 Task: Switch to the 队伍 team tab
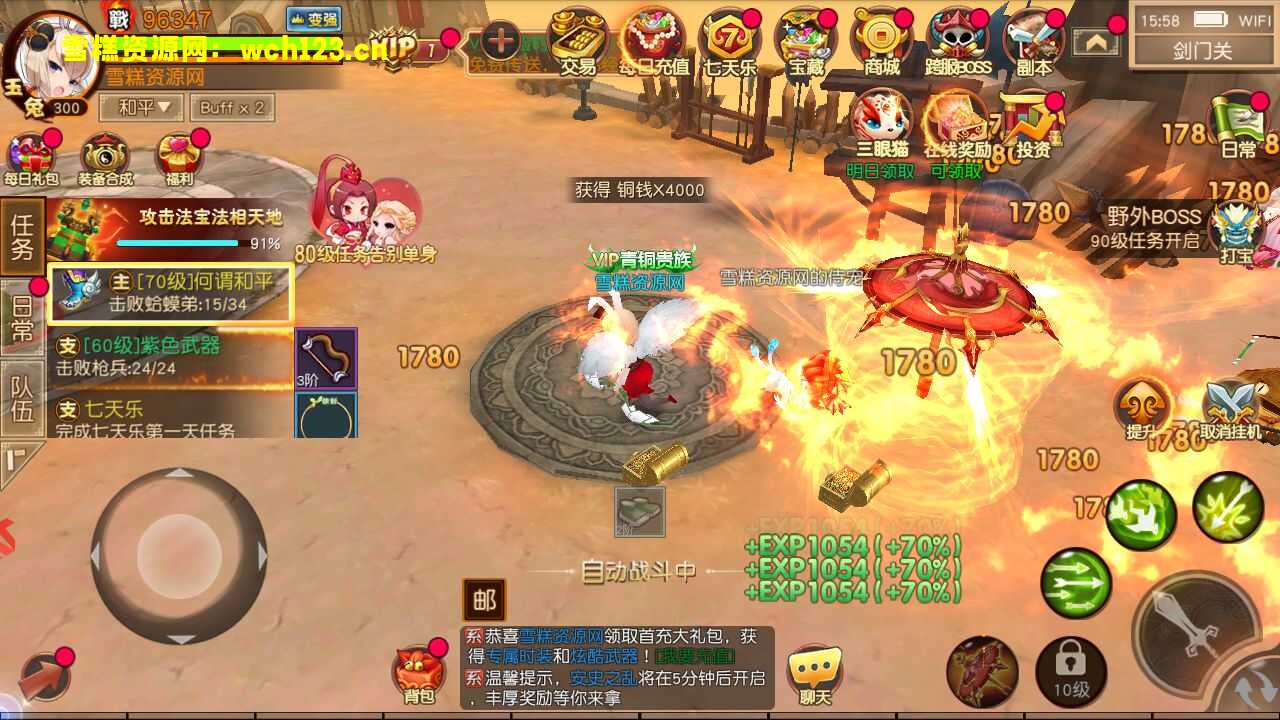(x=22, y=398)
